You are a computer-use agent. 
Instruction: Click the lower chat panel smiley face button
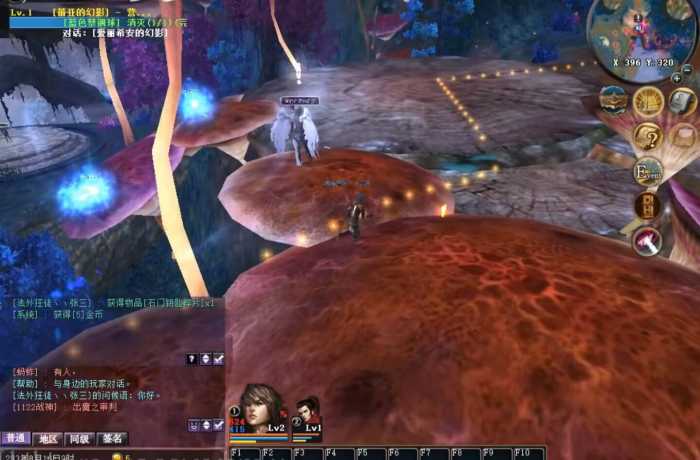pyautogui.click(x=192, y=425)
